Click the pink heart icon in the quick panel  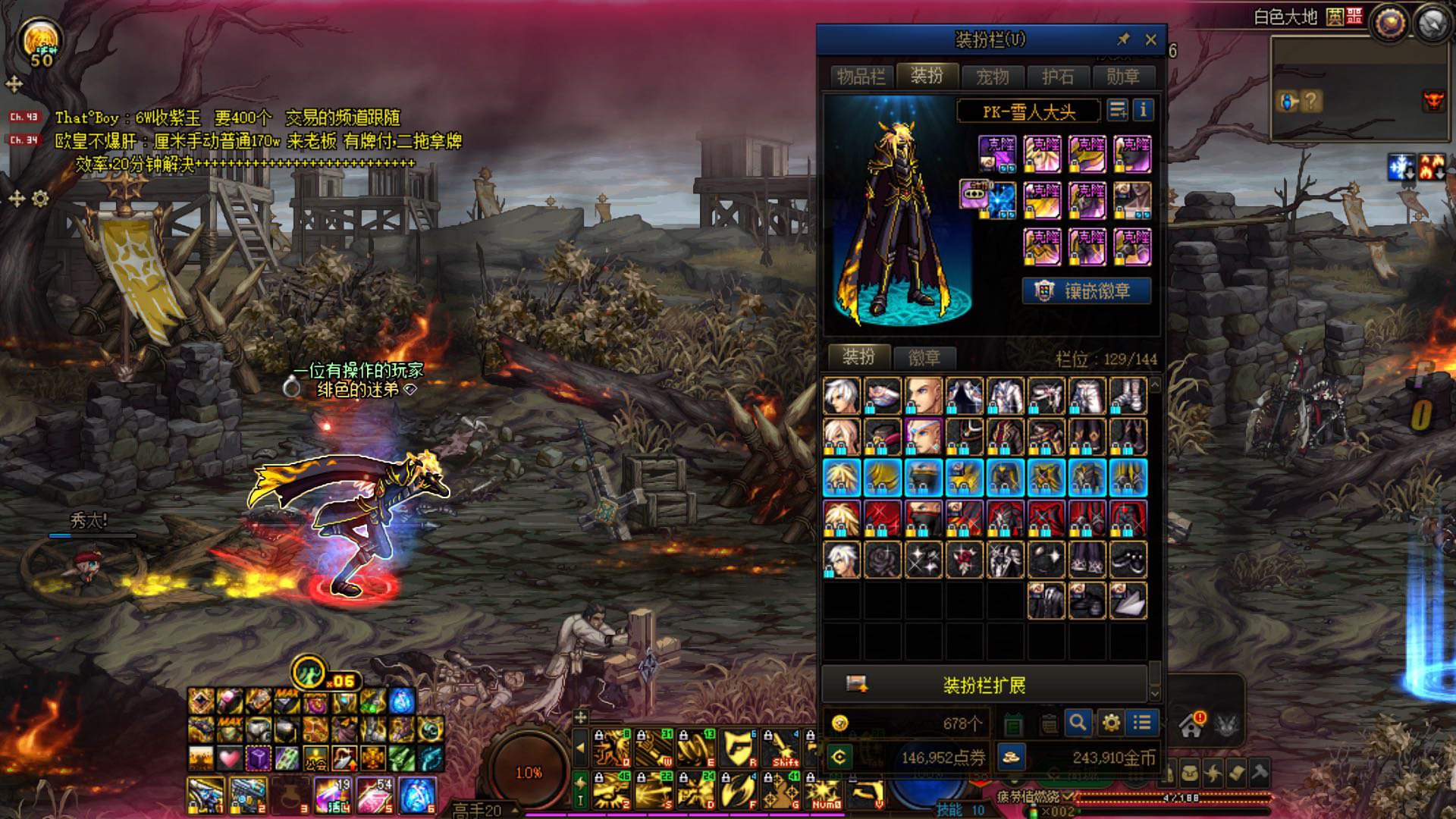coord(229,757)
